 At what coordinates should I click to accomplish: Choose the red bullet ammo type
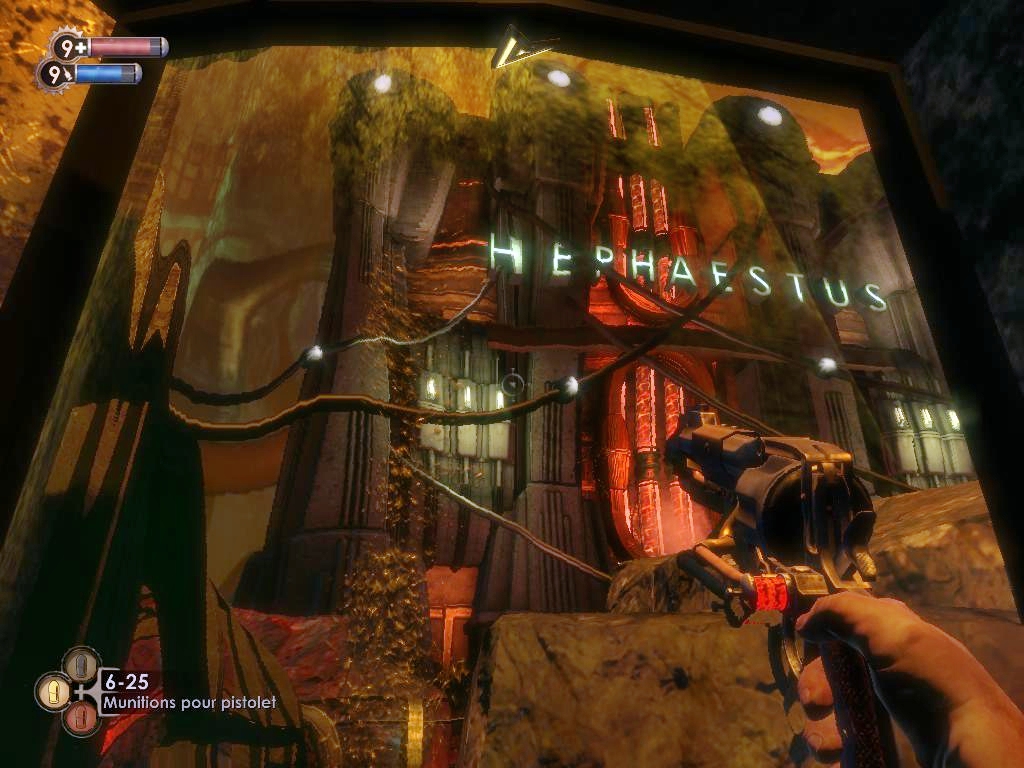pos(82,718)
